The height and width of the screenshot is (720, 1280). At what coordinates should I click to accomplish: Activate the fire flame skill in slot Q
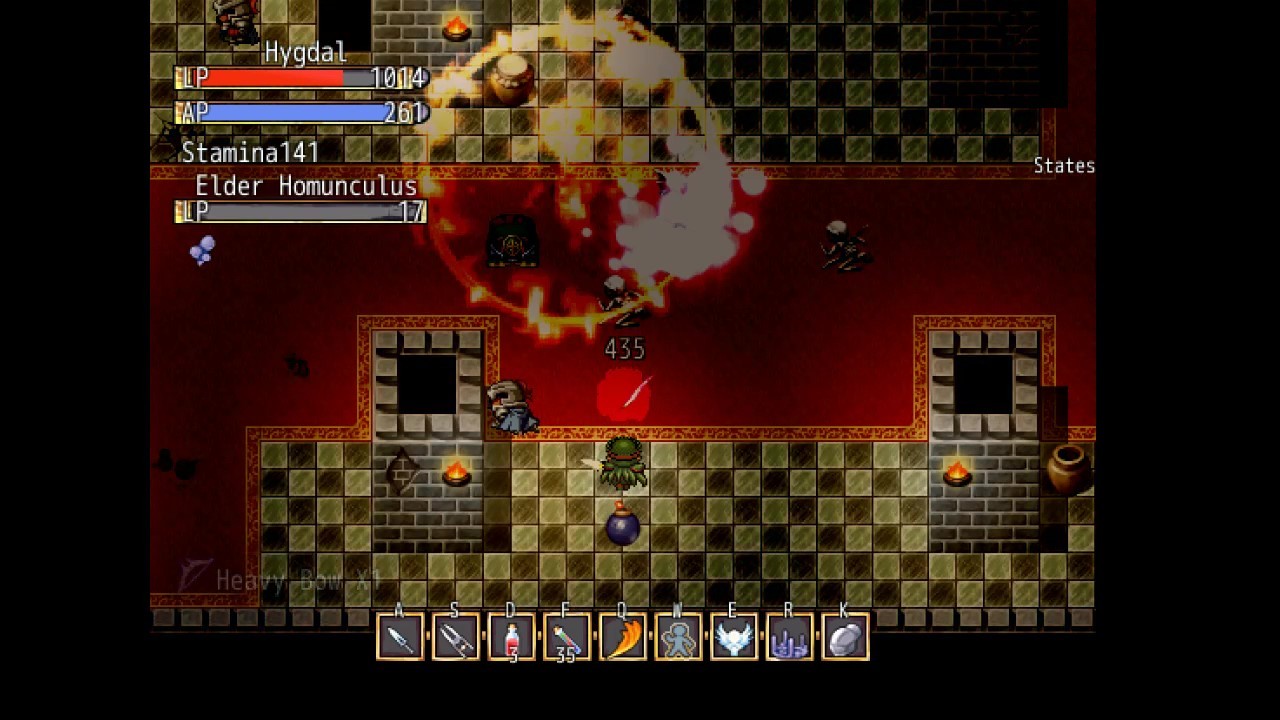click(621, 636)
